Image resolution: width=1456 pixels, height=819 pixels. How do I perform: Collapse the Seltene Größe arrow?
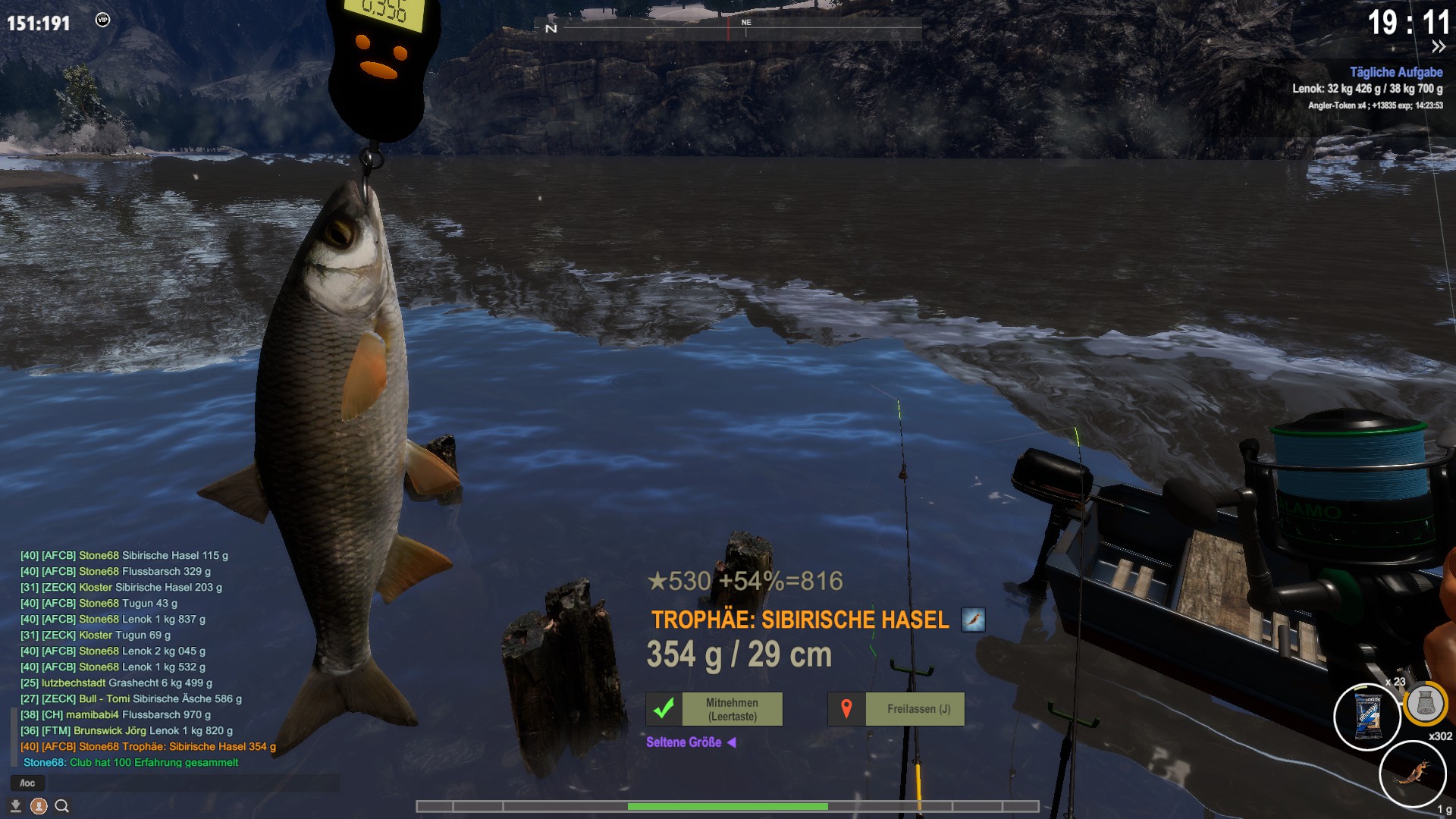click(732, 742)
